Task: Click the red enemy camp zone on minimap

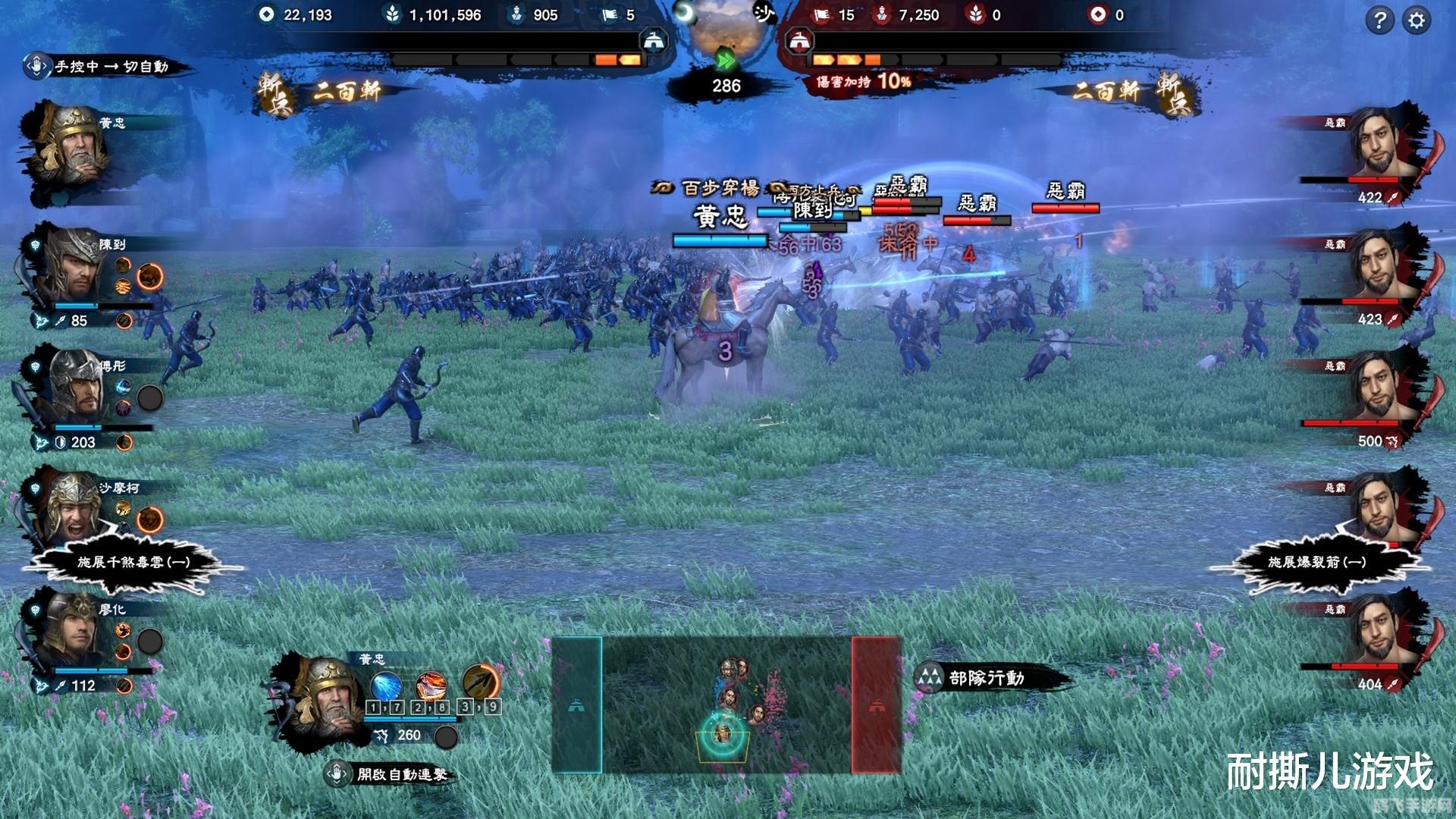Action: [877, 705]
